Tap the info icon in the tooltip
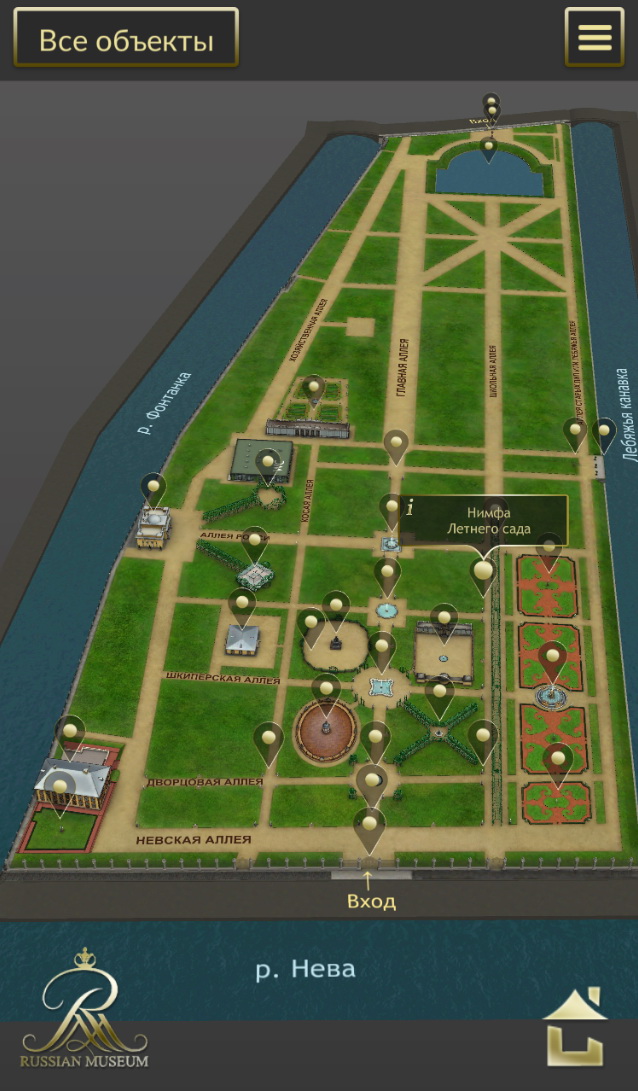The width and height of the screenshot is (638, 1091). tap(410, 508)
